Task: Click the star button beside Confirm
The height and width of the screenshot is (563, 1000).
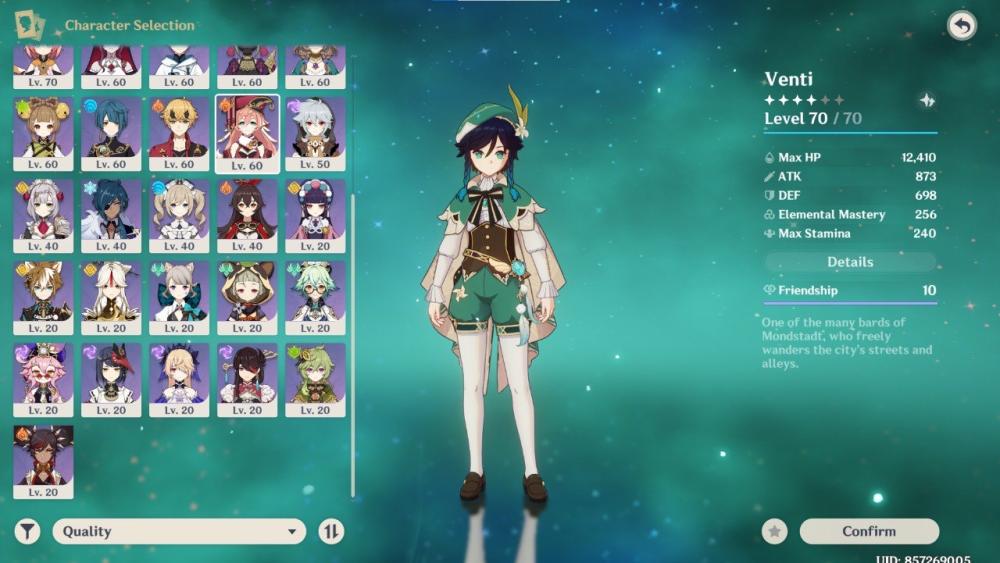Action: (x=774, y=531)
